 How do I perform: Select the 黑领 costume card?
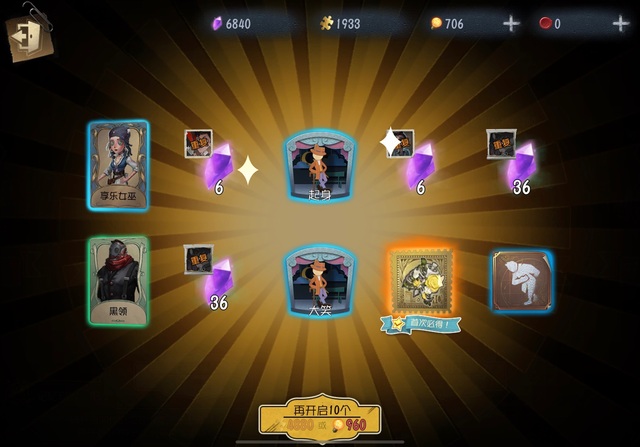[118, 281]
